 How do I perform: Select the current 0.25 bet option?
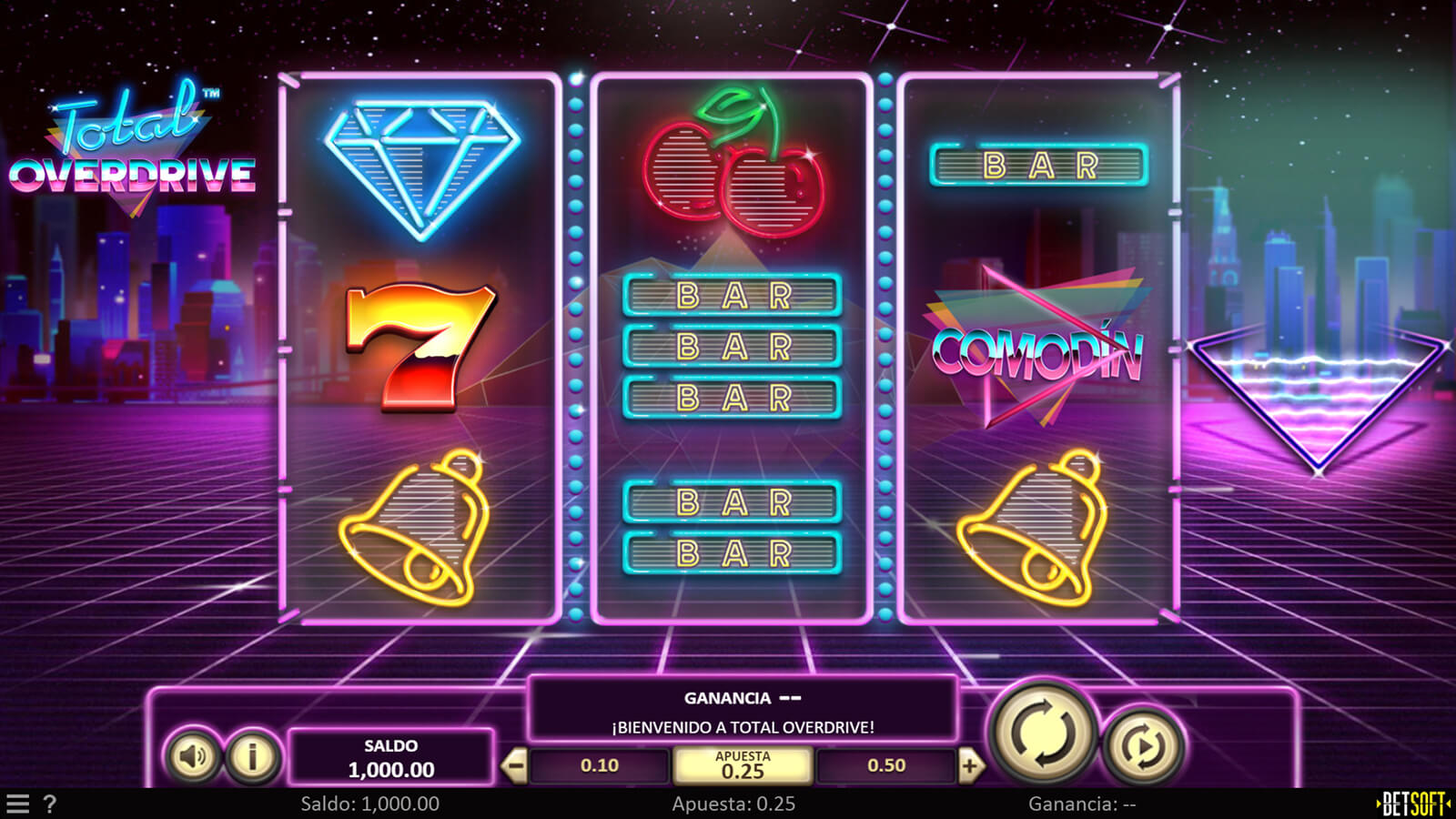click(x=743, y=766)
